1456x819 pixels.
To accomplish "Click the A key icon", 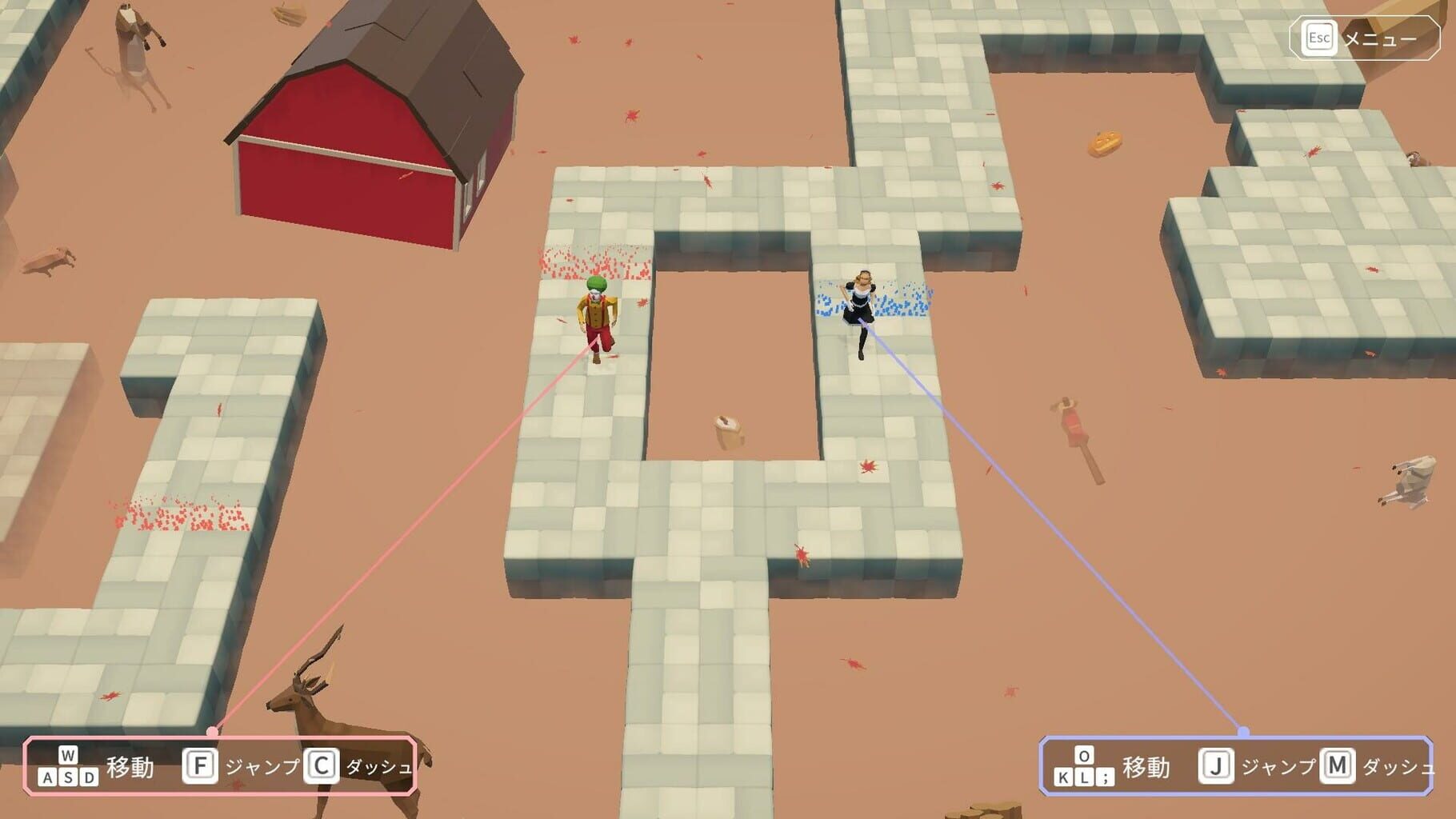I will coord(47,777).
